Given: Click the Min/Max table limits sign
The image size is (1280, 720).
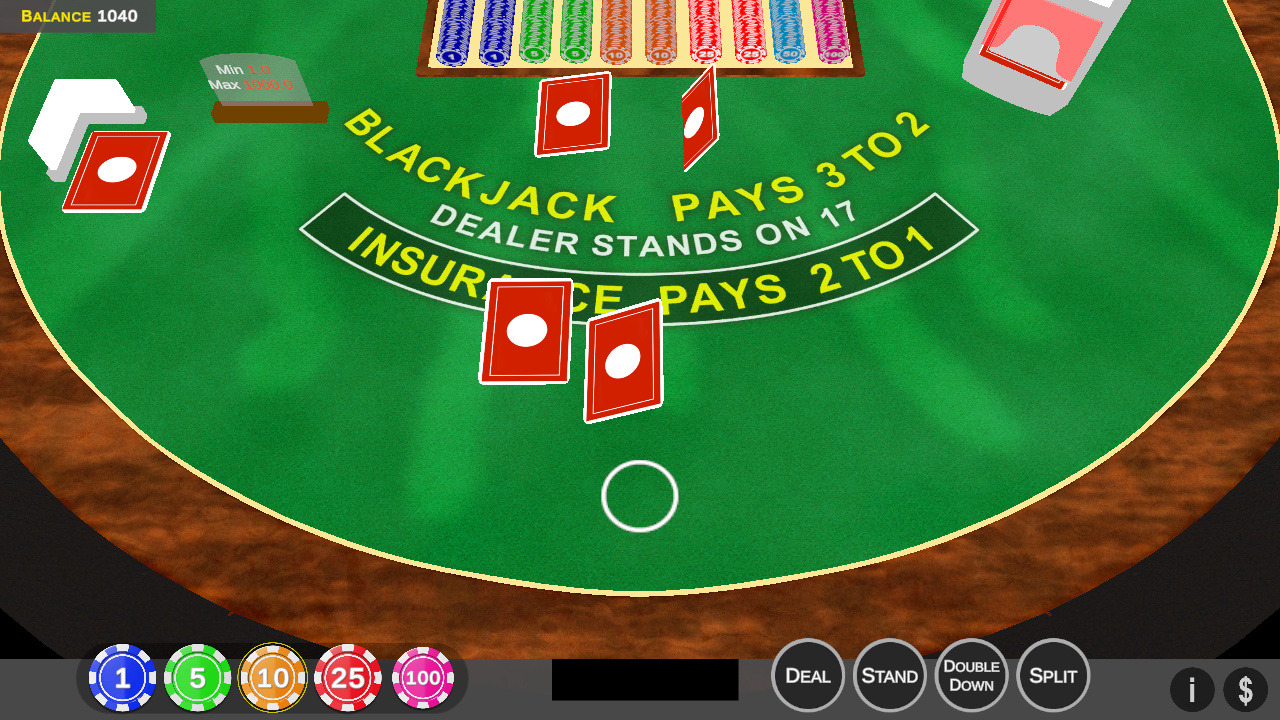Looking at the screenshot, I should click(x=255, y=80).
